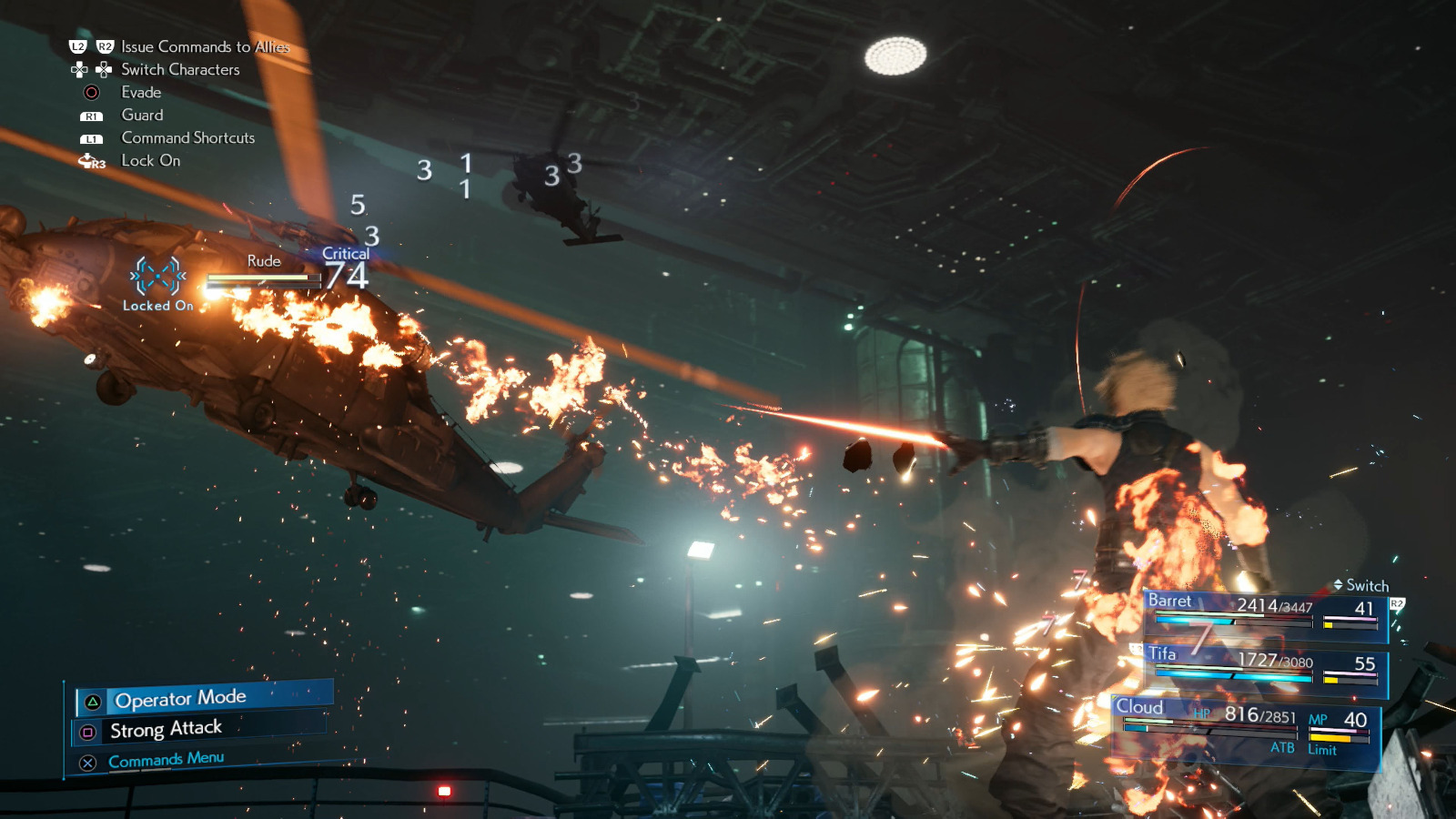Click the triangle icon next to Operator Mode
The image size is (1456, 819).
click(x=92, y=702)
